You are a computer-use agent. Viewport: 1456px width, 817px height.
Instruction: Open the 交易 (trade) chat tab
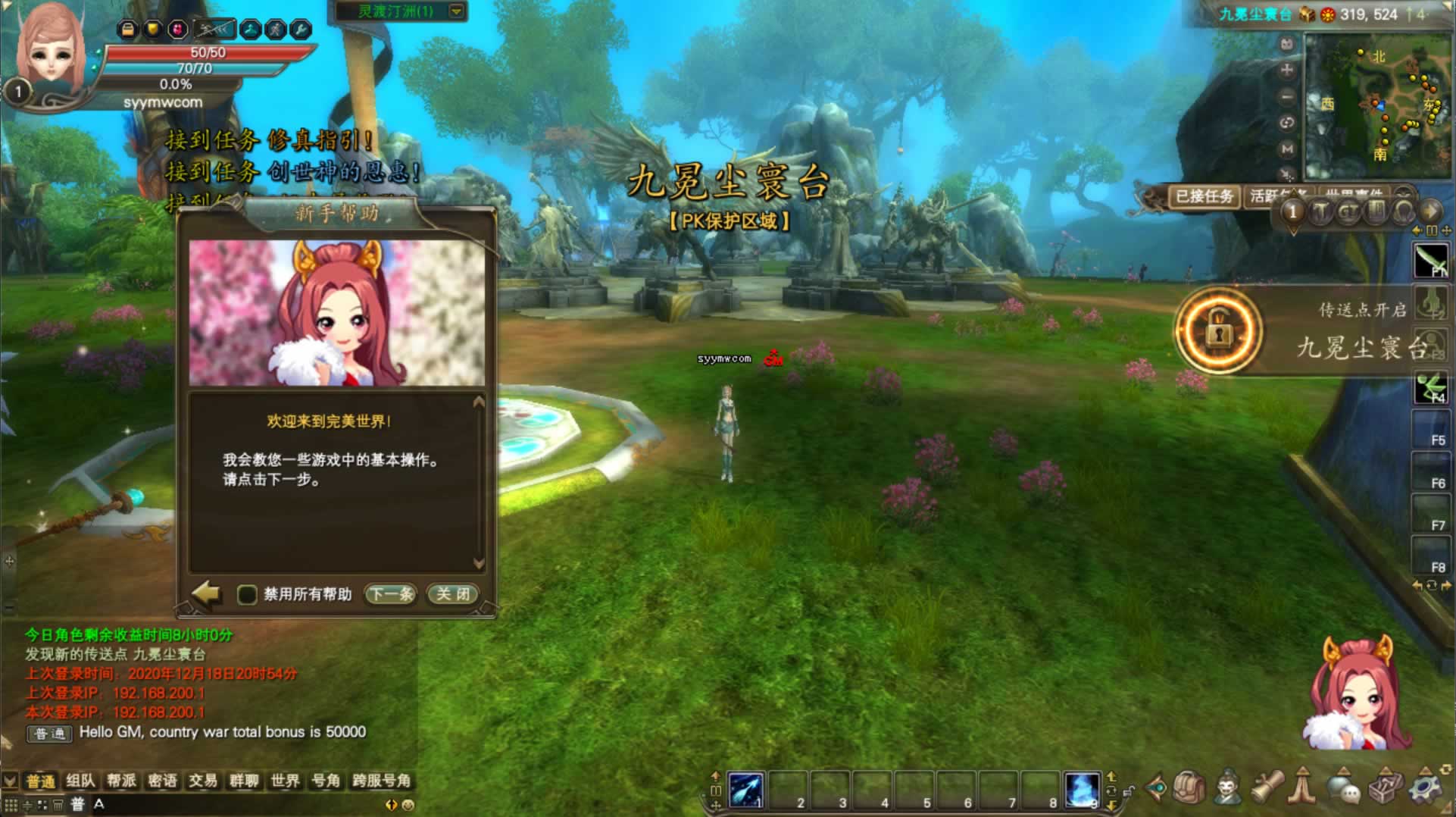point(203,781)
